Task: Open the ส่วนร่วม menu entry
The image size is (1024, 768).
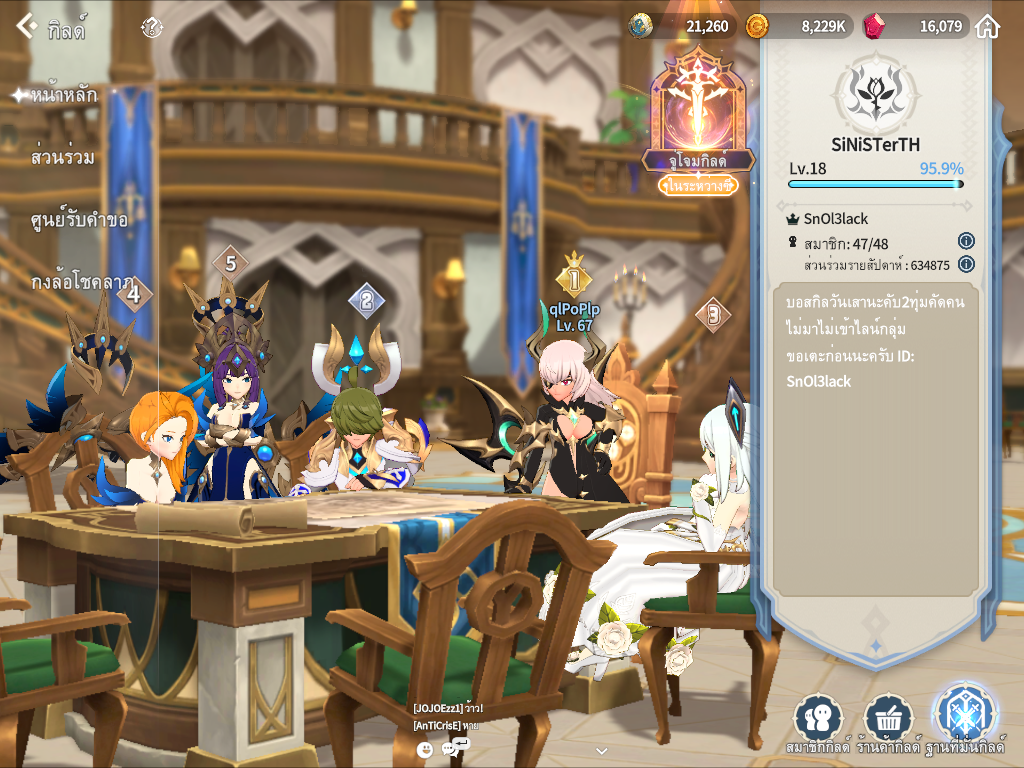Action: coord(63,157)
